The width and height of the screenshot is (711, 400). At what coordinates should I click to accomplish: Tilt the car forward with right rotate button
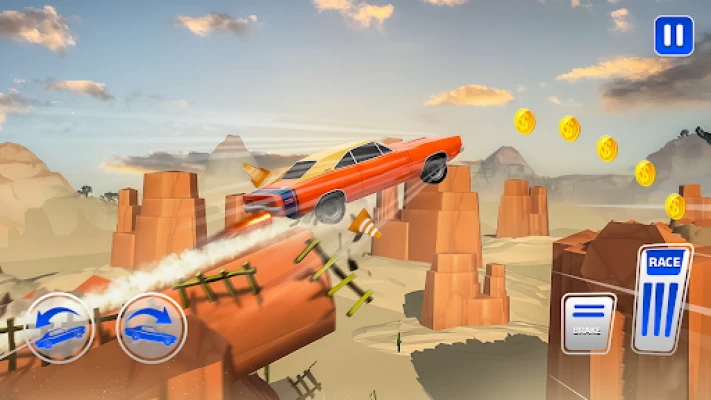[151, 327]
